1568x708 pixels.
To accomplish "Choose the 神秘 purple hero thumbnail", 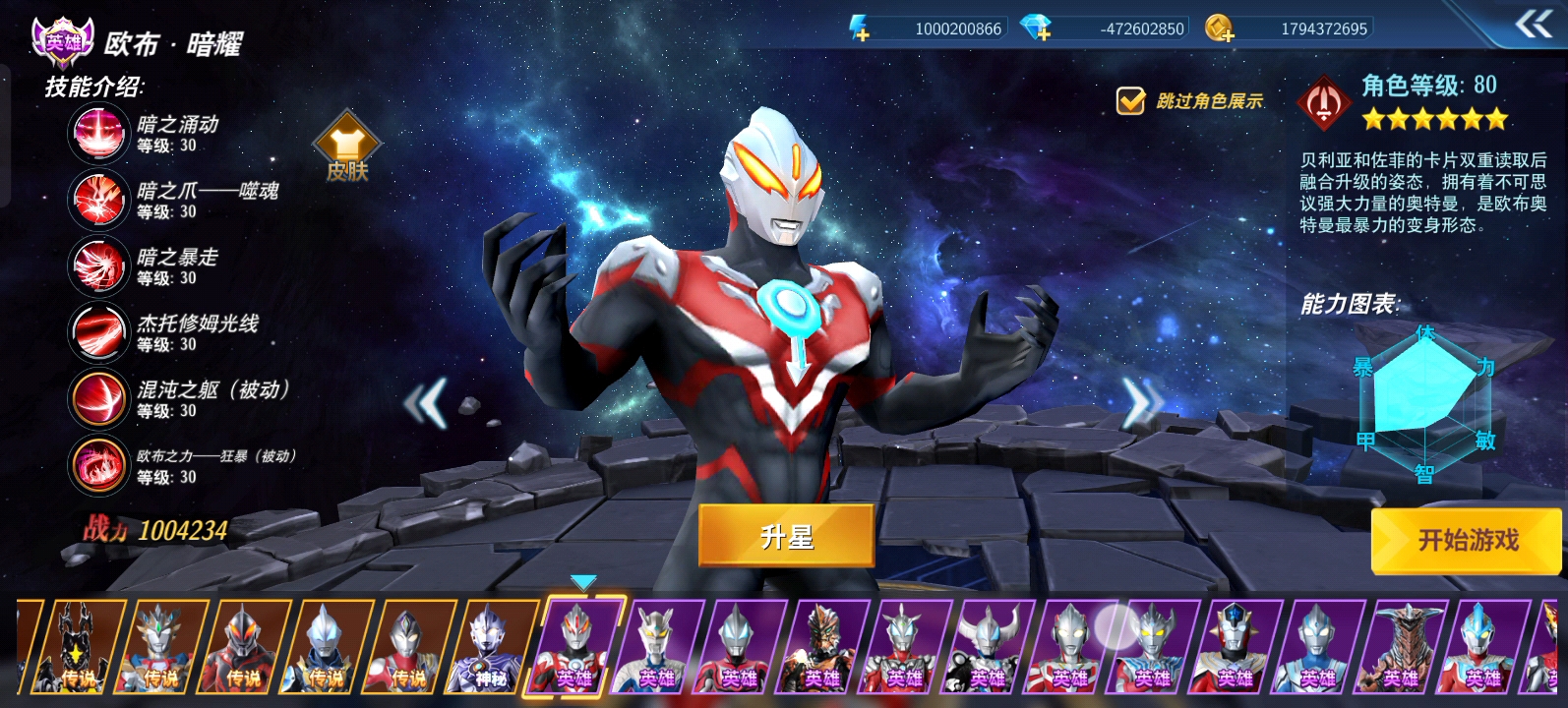I will pyautogui.click(x=492, y=647).
